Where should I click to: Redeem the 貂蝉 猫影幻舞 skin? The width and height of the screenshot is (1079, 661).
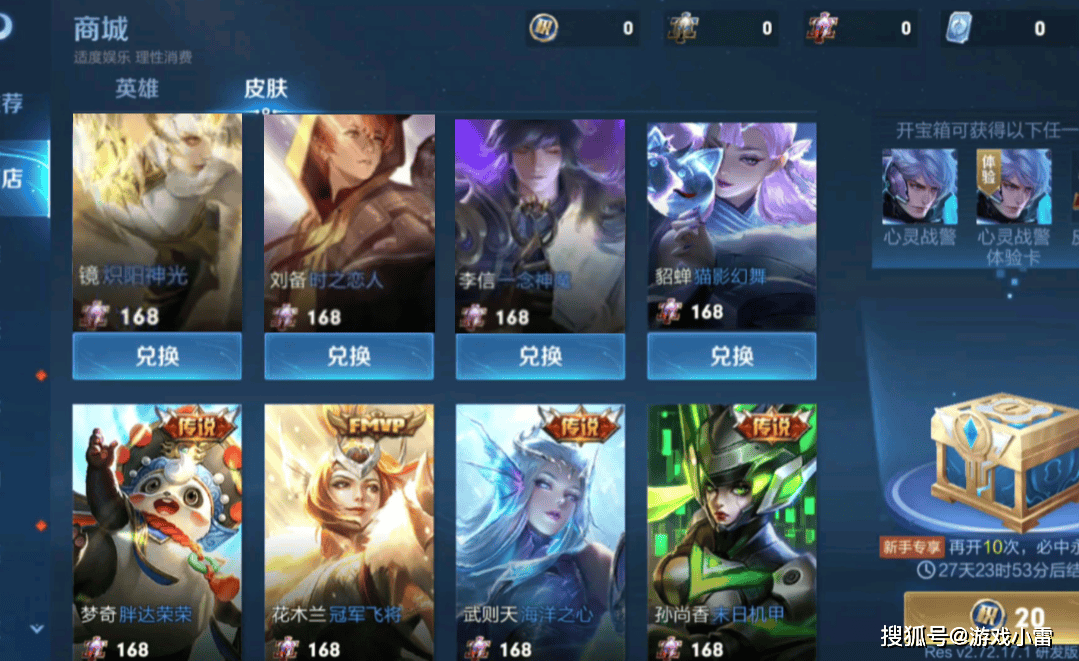click(732, 356)
